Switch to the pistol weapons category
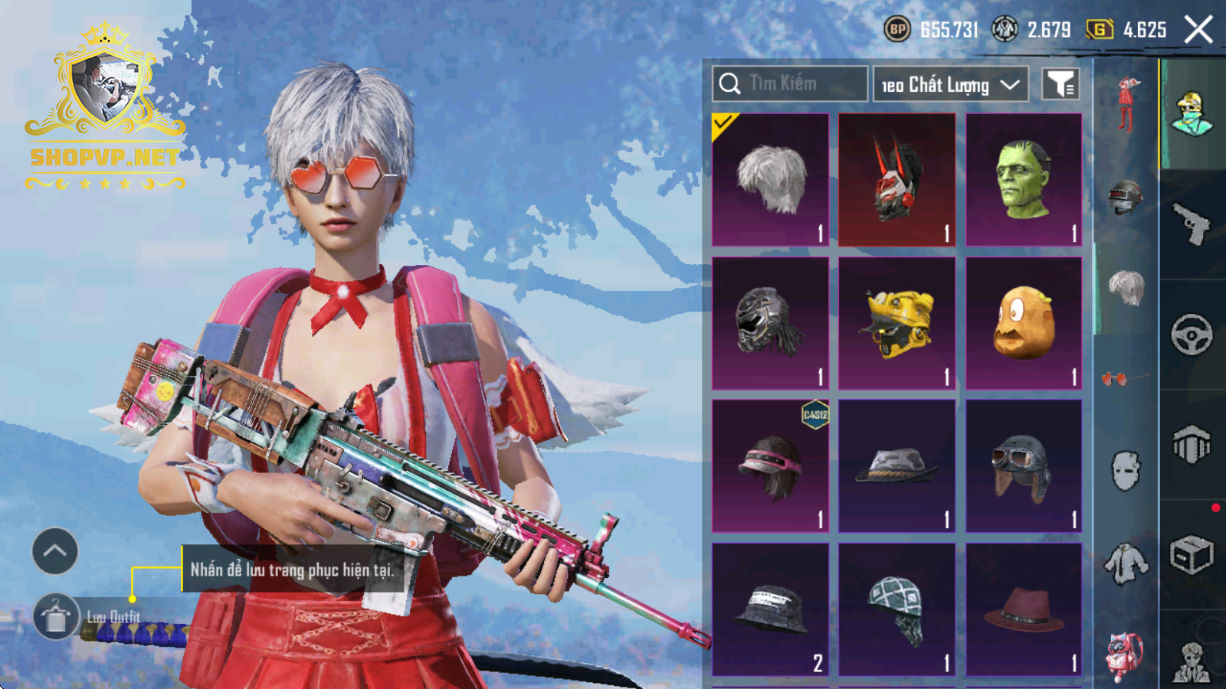The width and height of the screenshot is (1226, 689). click(x=1192, y=224)
